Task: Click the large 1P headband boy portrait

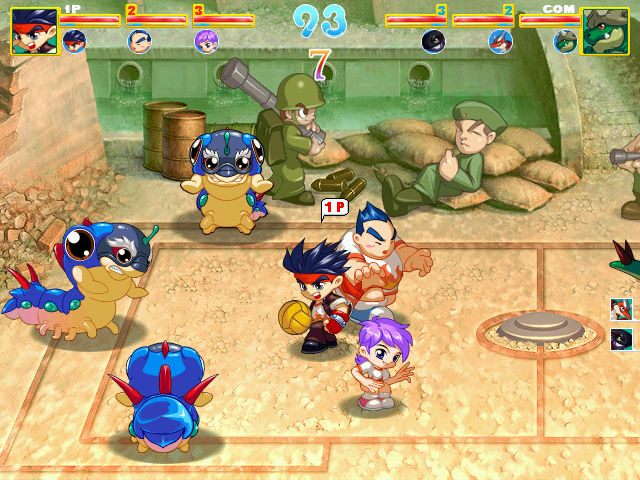Action: point(34,31)
